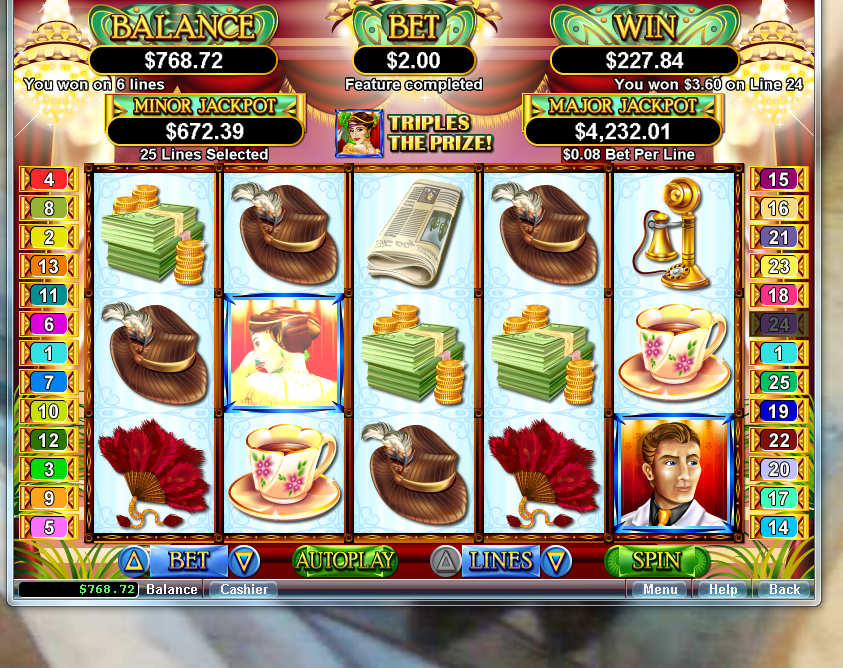Raise the bet with the up arrow
Screen dimensions: 843x668
click(x=134, y=561)
